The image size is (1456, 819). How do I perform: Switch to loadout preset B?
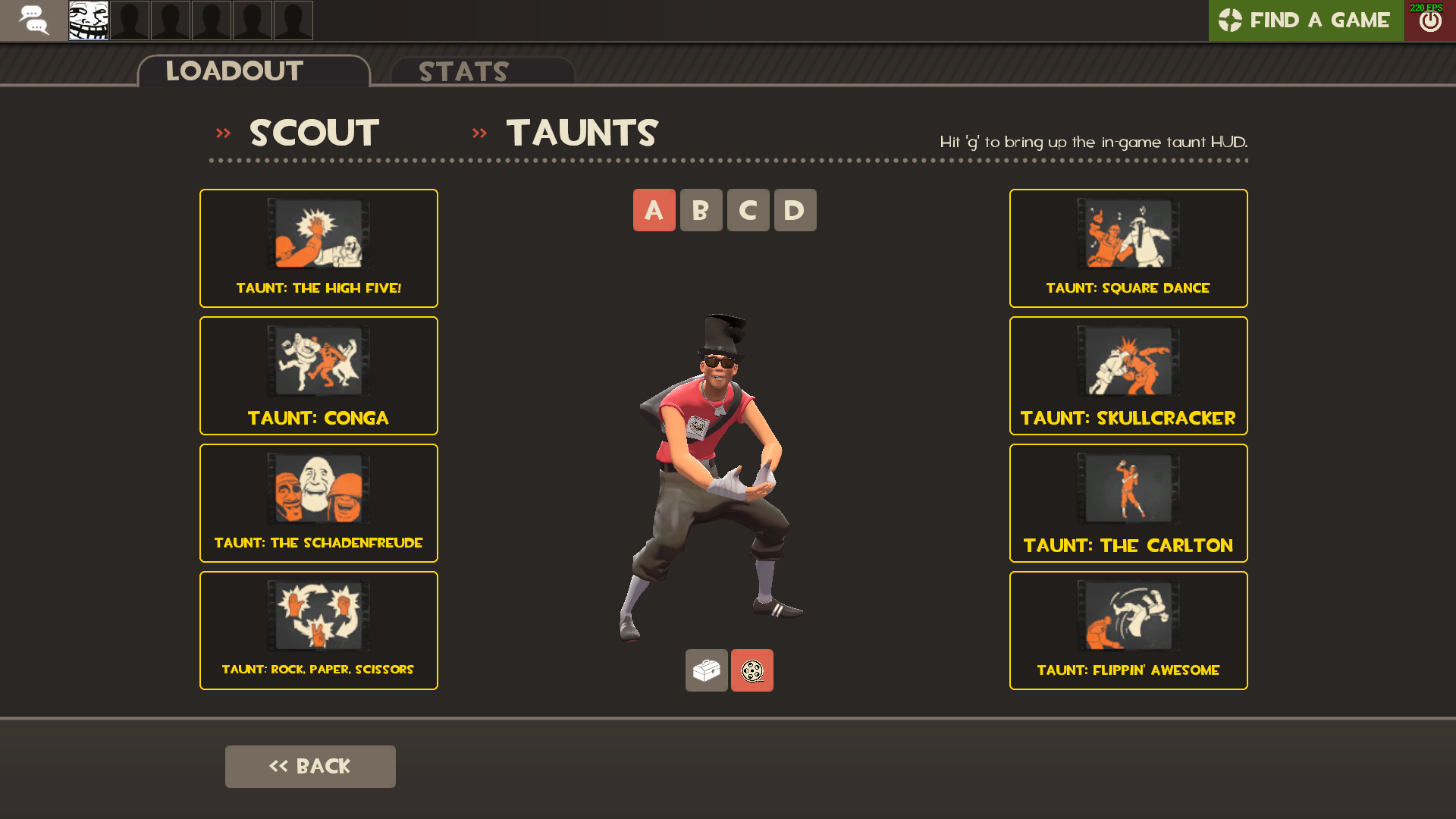click(x=701, y=210)
